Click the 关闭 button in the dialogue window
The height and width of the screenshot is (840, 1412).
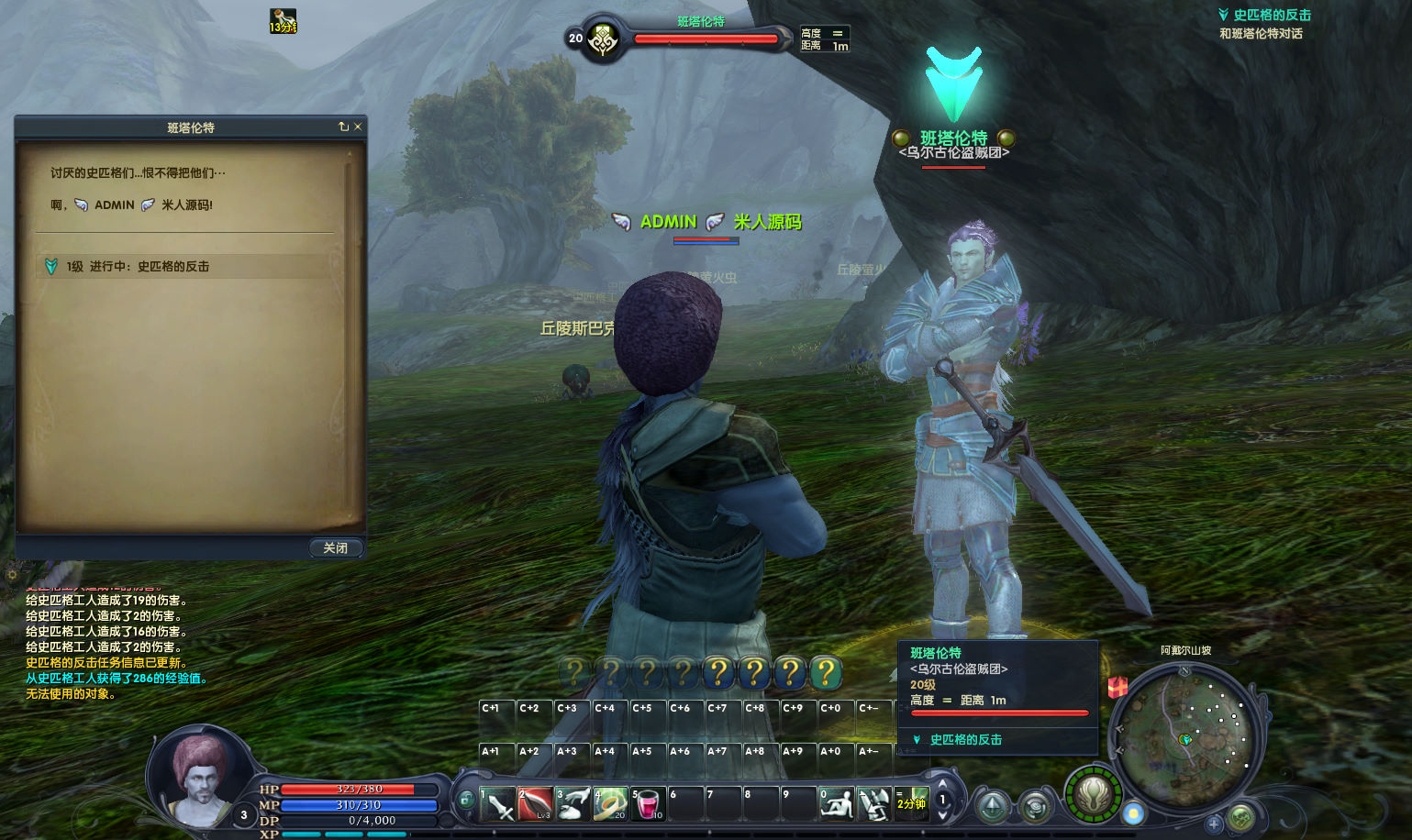pos(335,547)
